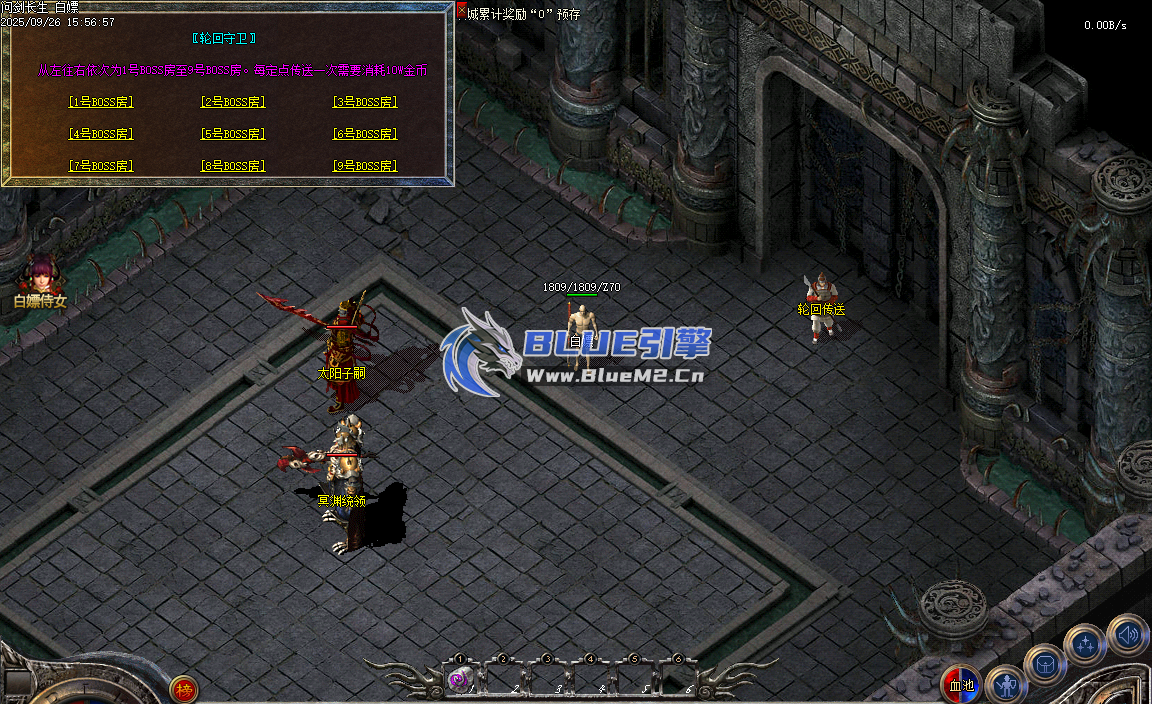Screen dimensions: 1152x704
Task: Choose the 7号BOSS房 option
Action: [101, 166]
